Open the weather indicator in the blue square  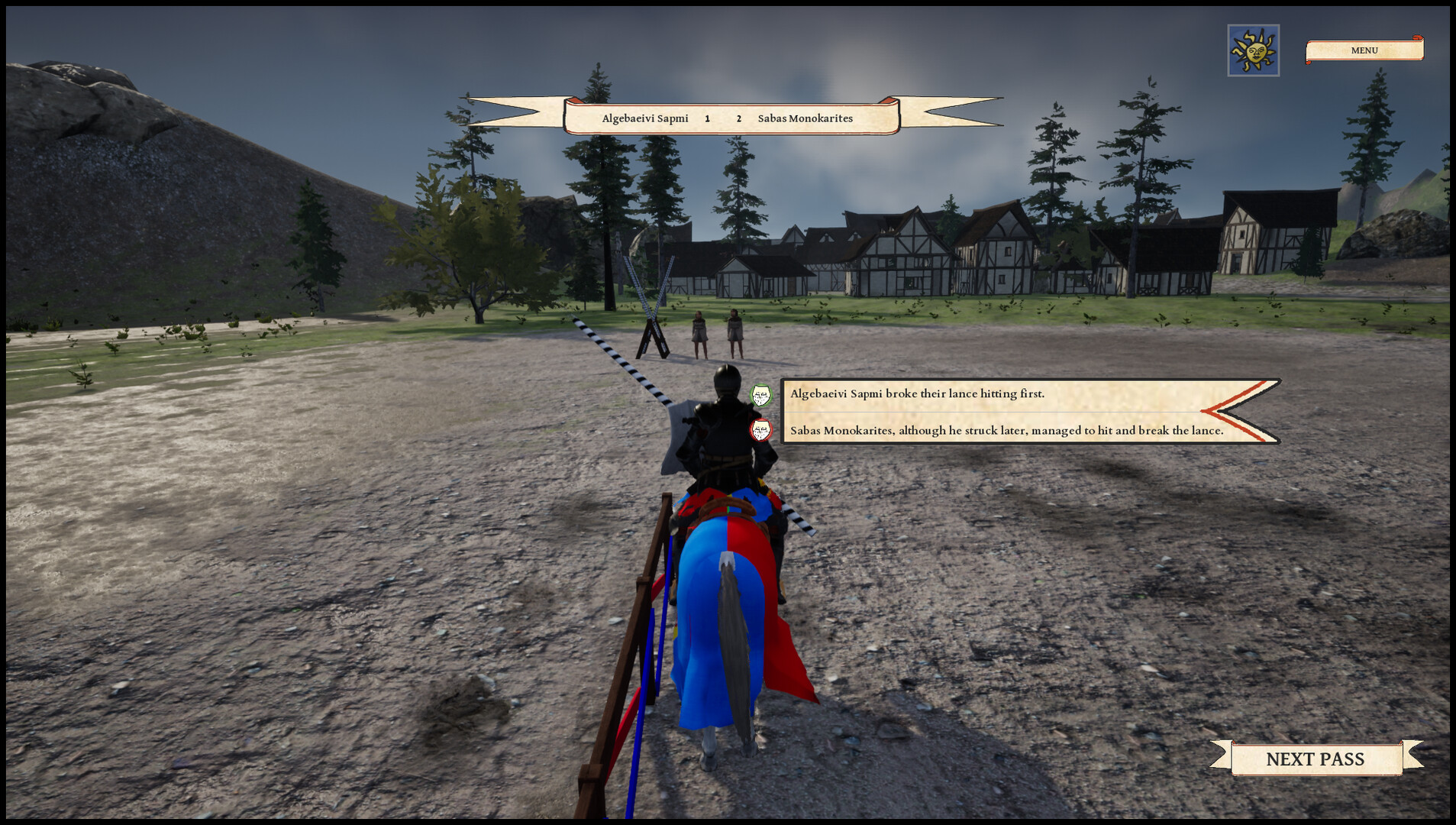(1254, 49)
